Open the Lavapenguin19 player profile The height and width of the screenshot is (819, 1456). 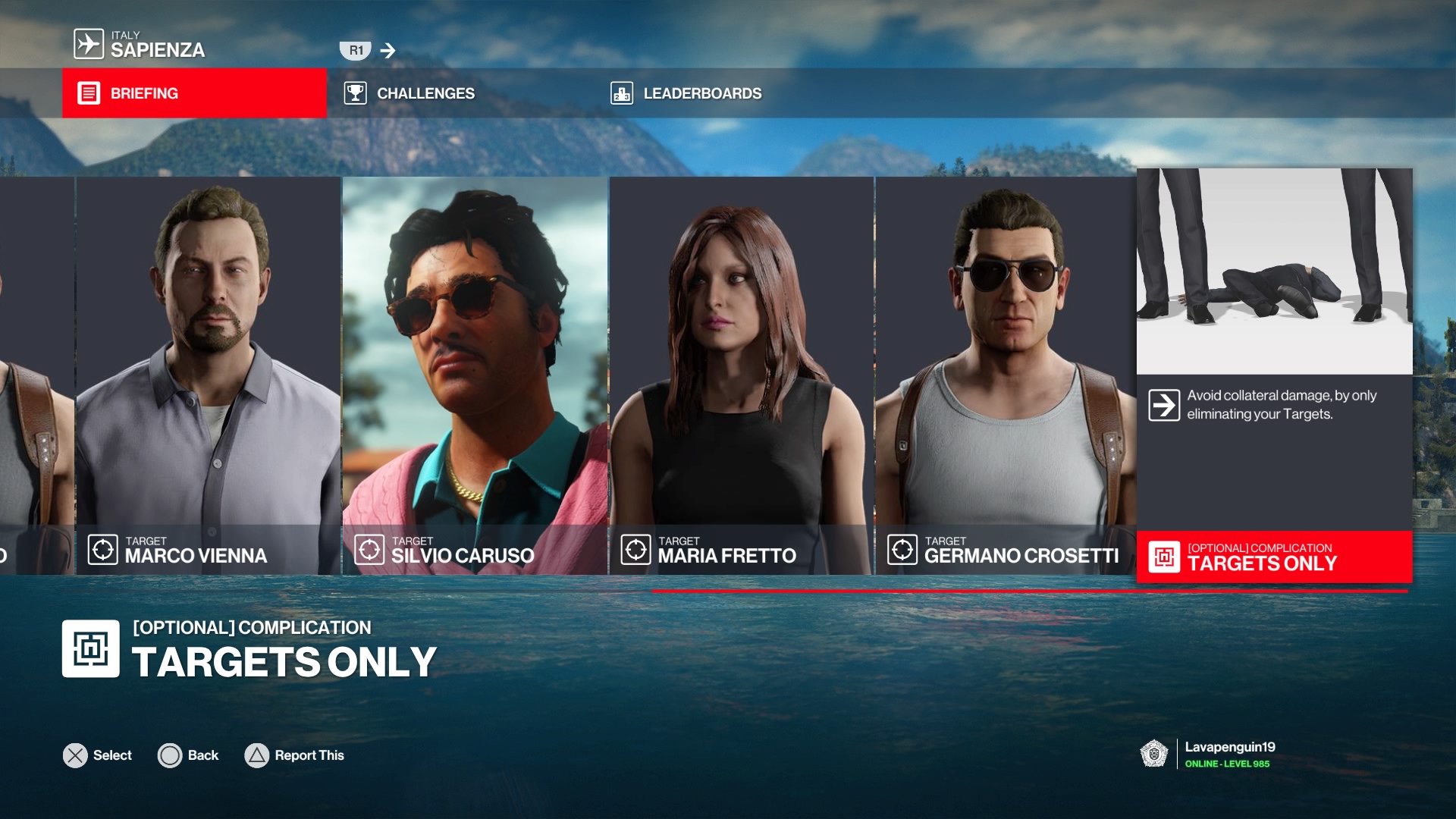[x=1228, y=754]
